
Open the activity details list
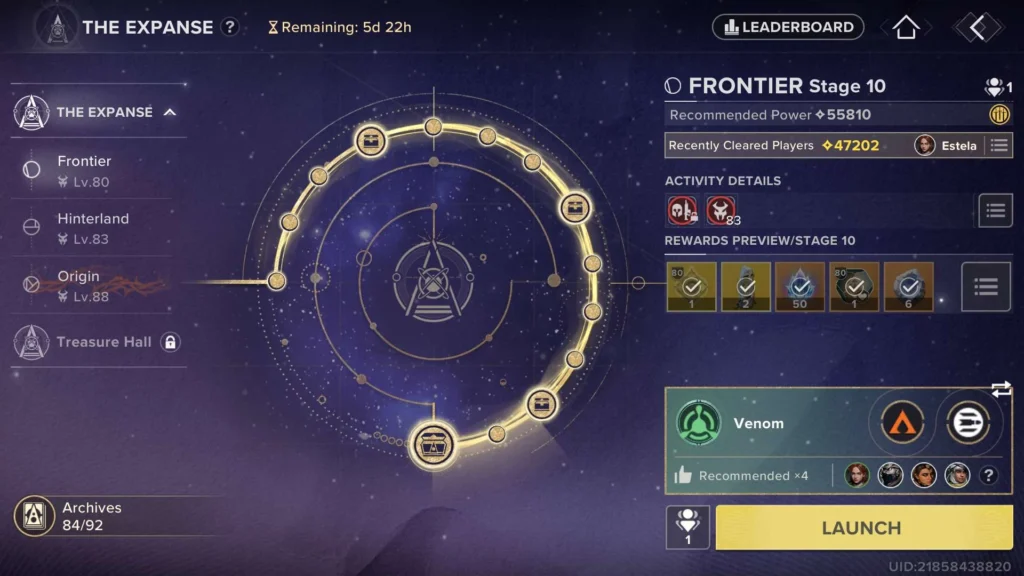click(994, 210)
